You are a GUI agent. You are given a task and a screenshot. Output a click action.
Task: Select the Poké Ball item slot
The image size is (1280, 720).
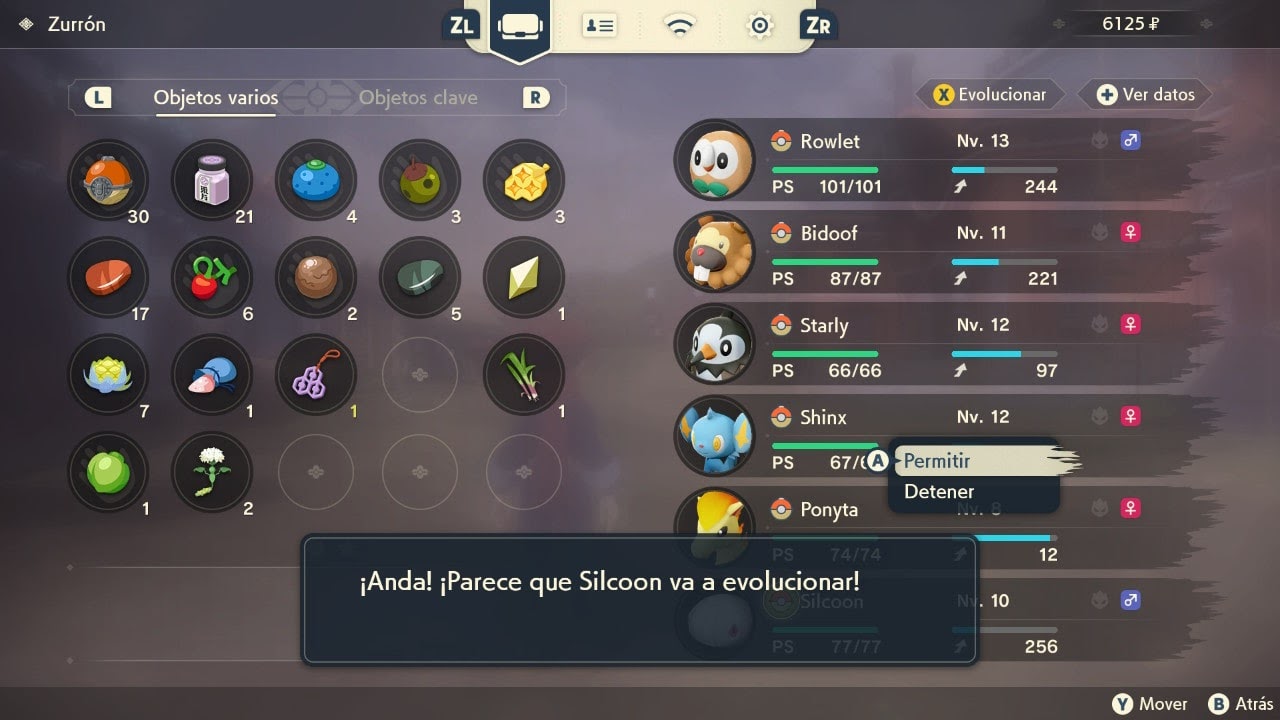108,180
